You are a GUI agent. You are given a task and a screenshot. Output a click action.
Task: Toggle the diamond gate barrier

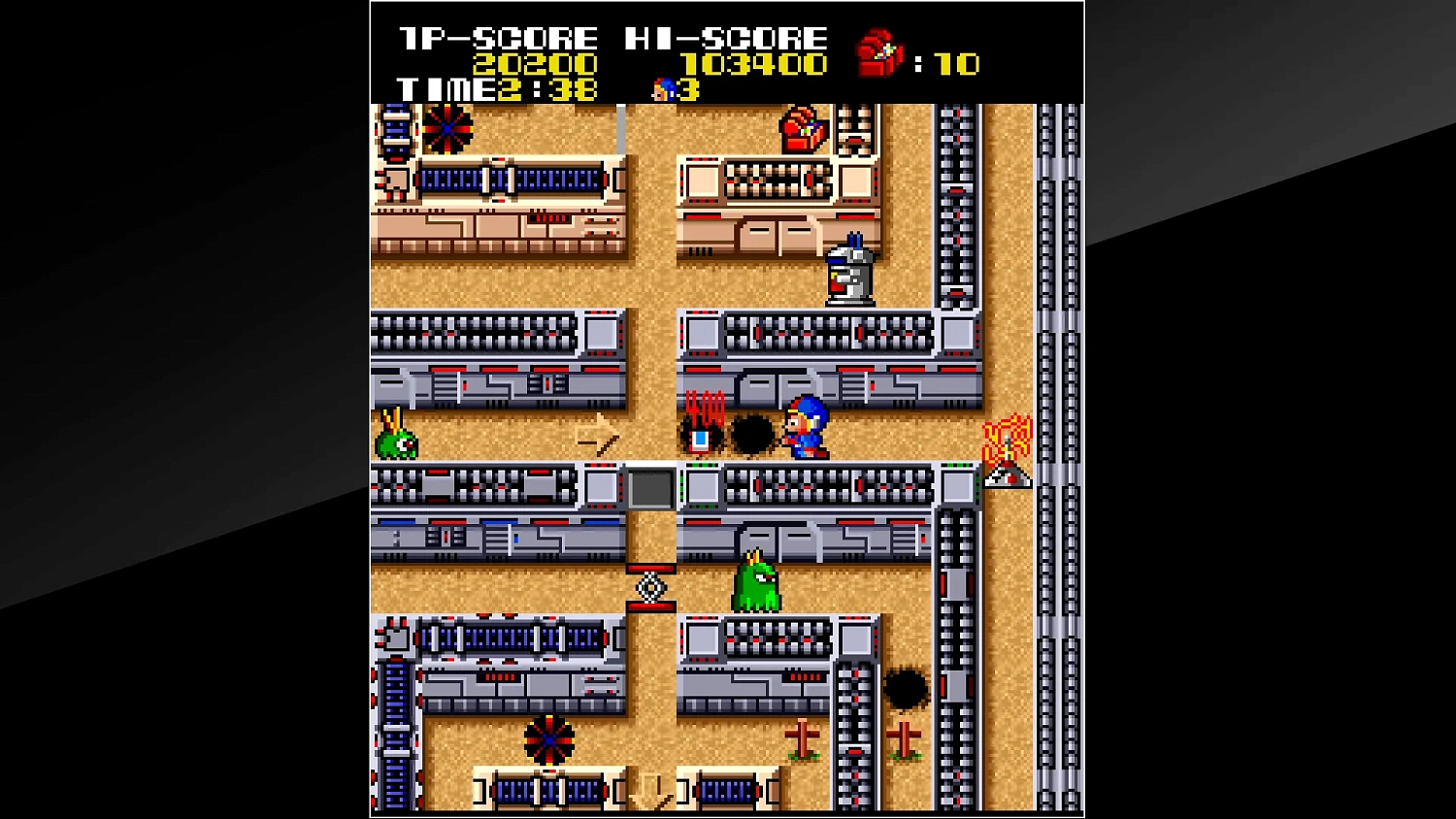[651, 586]
